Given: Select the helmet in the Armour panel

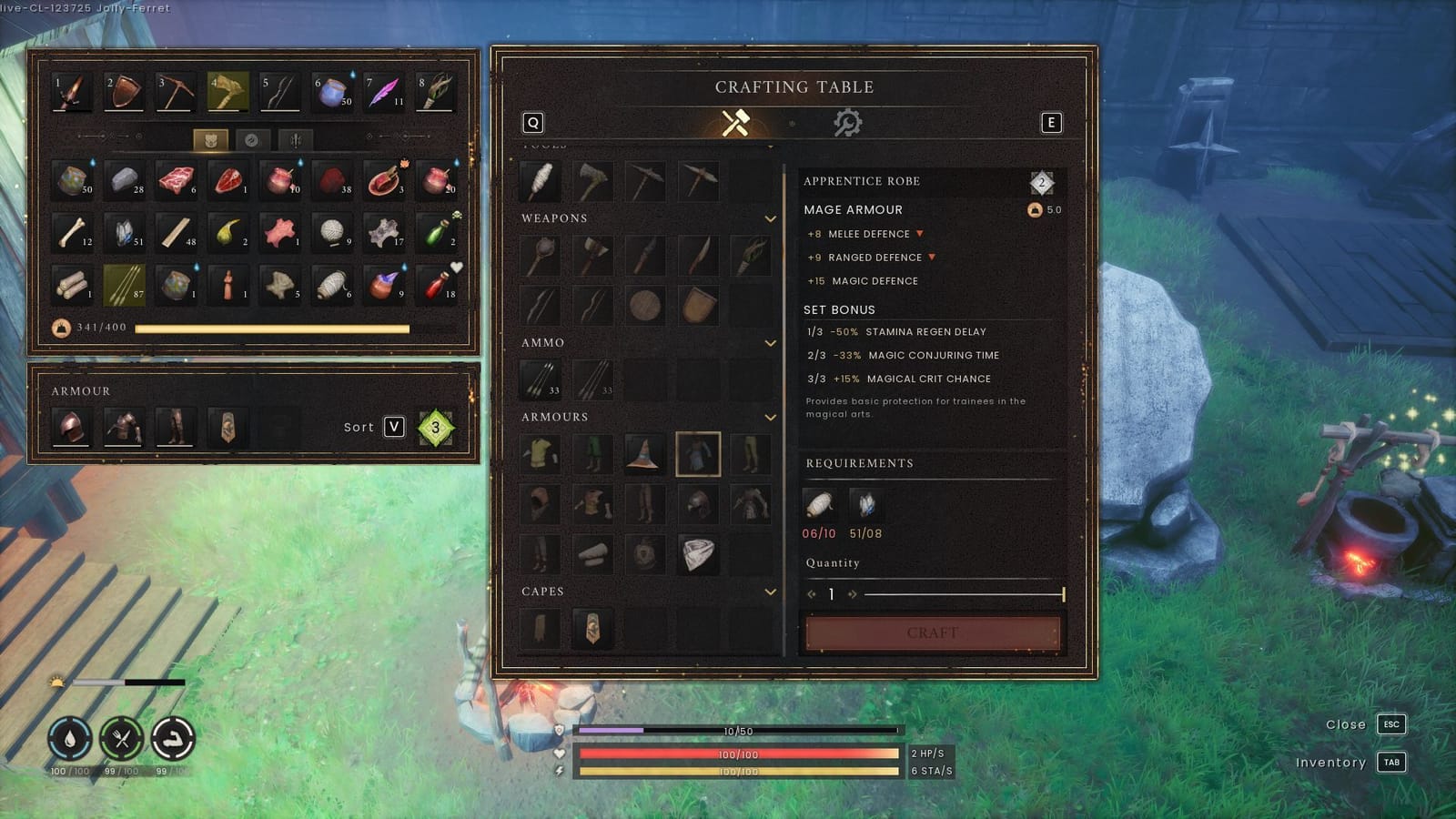Looking at the screenshot, I should pyautogui.click(x=71, y=426).
